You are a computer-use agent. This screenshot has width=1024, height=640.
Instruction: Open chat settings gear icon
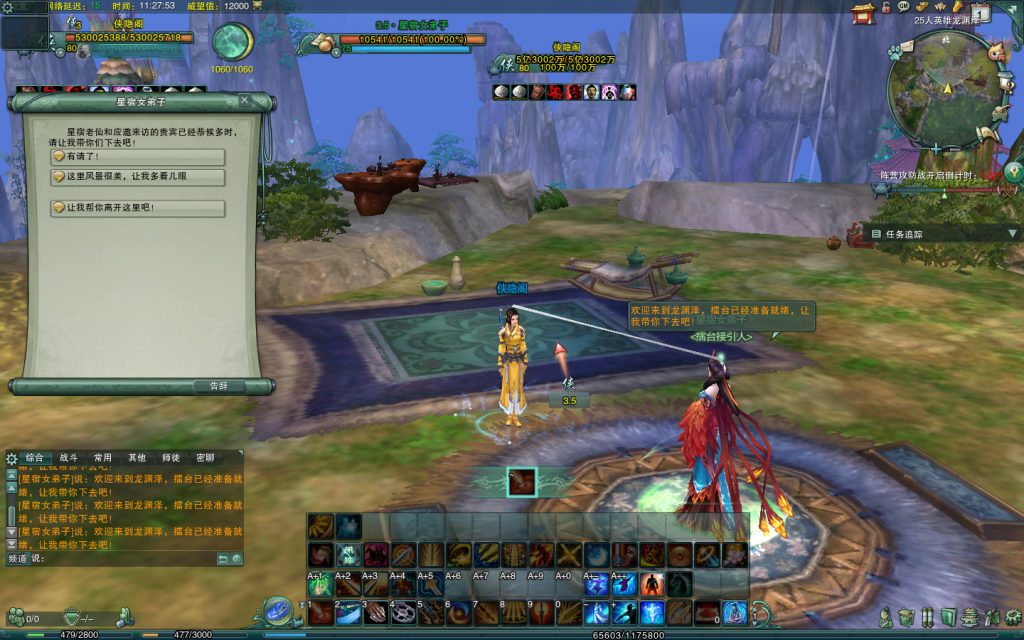click(11, 458)
